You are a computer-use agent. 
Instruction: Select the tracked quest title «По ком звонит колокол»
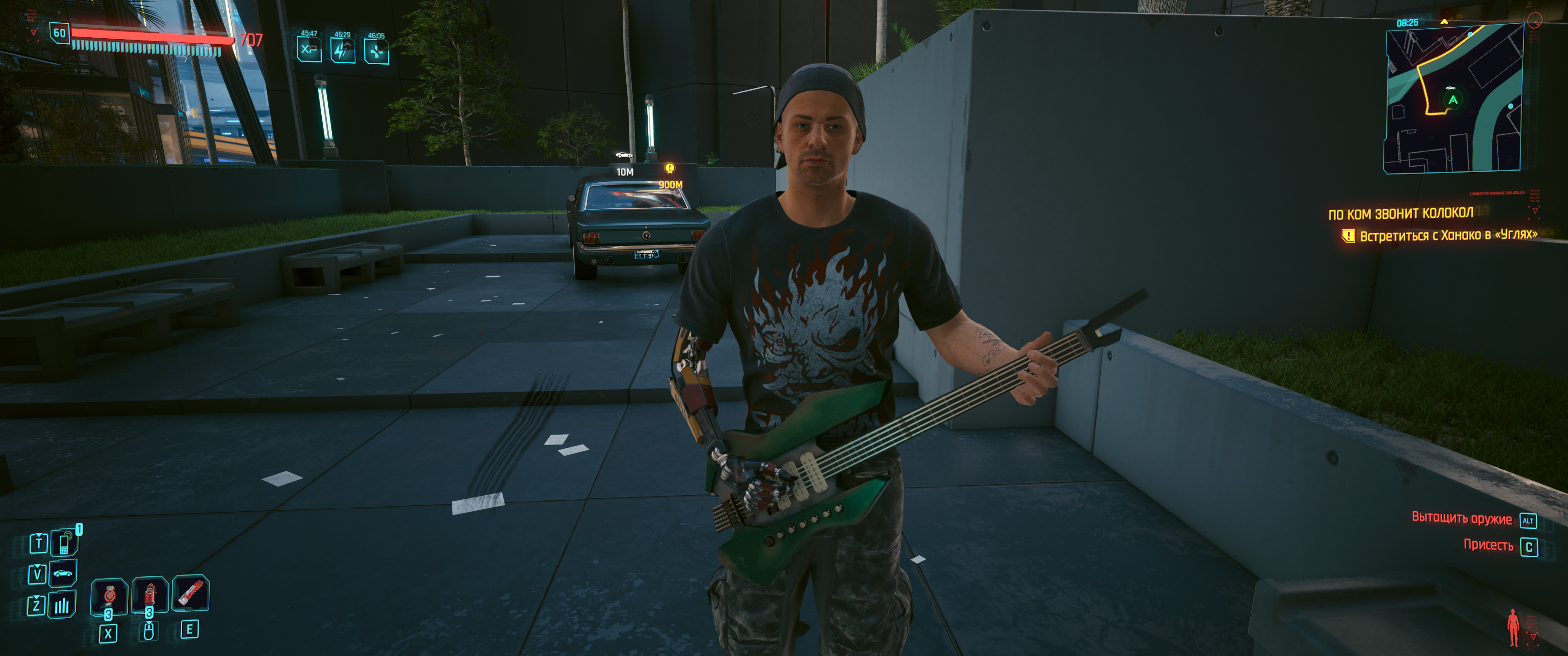[1400, 214]
